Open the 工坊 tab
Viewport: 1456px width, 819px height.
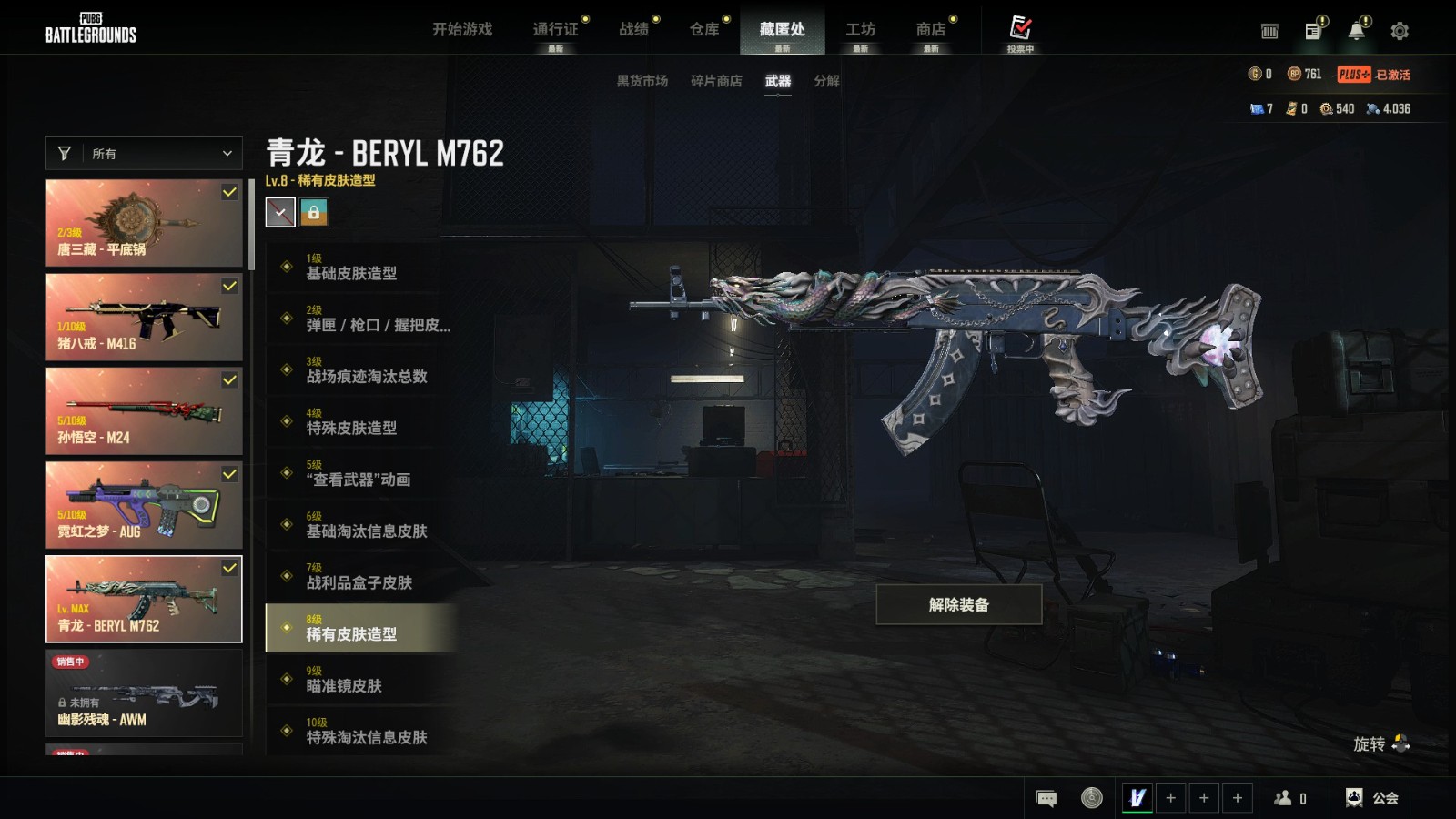[860, 29]
